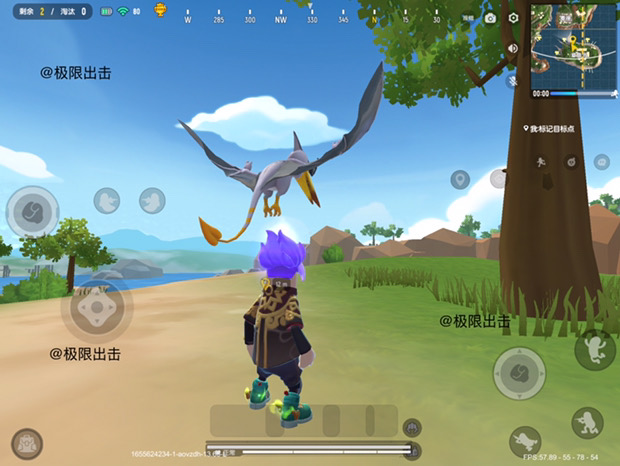Open the chat bubble button
Image resolution: width=620 pixels, height=466 pixels.
tap(601, 162)
